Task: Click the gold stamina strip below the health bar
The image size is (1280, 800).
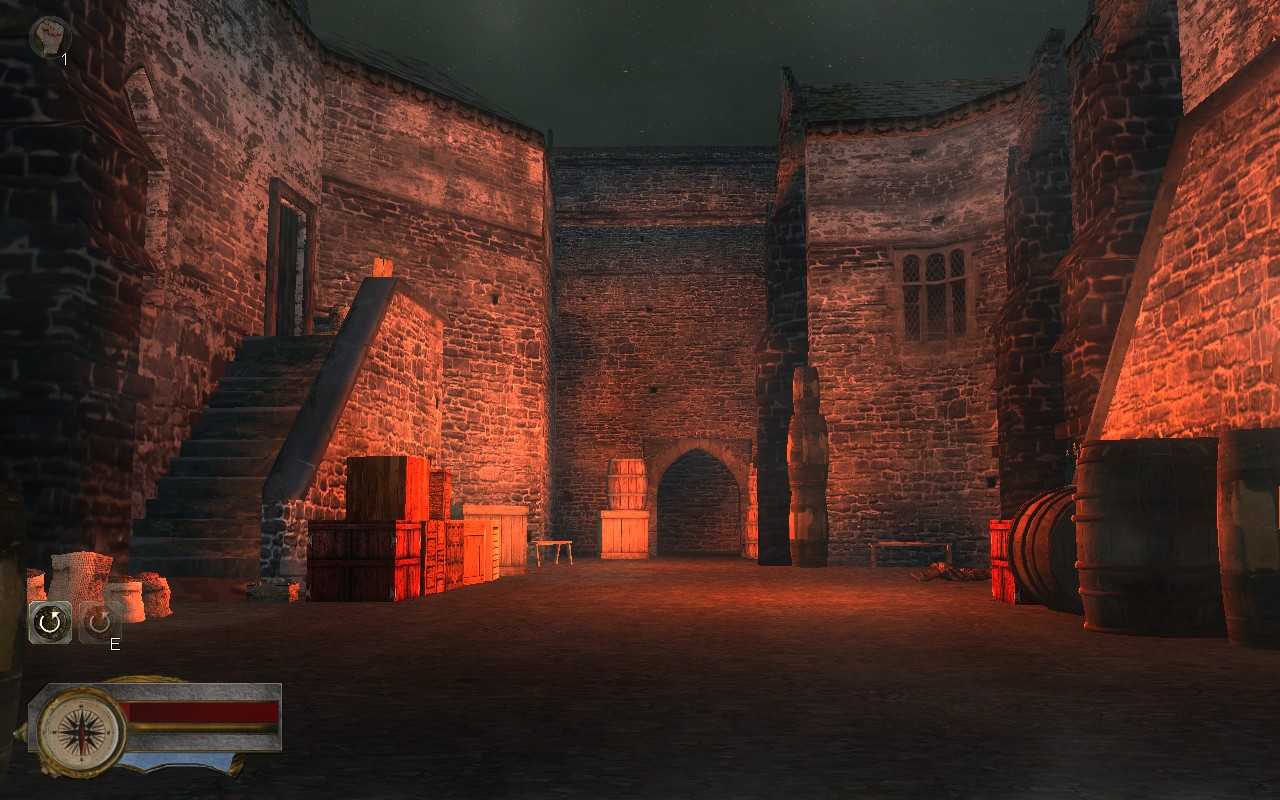Action: coord(200,728)
